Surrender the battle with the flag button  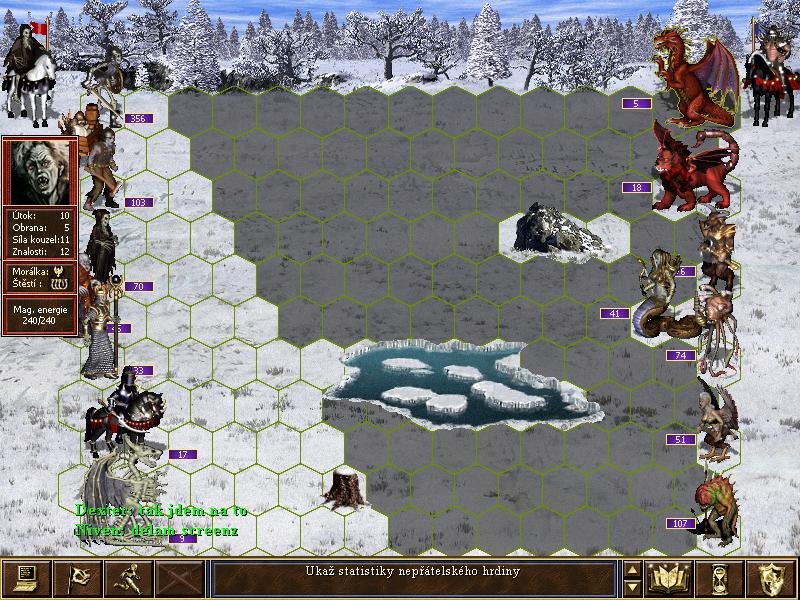77,578
